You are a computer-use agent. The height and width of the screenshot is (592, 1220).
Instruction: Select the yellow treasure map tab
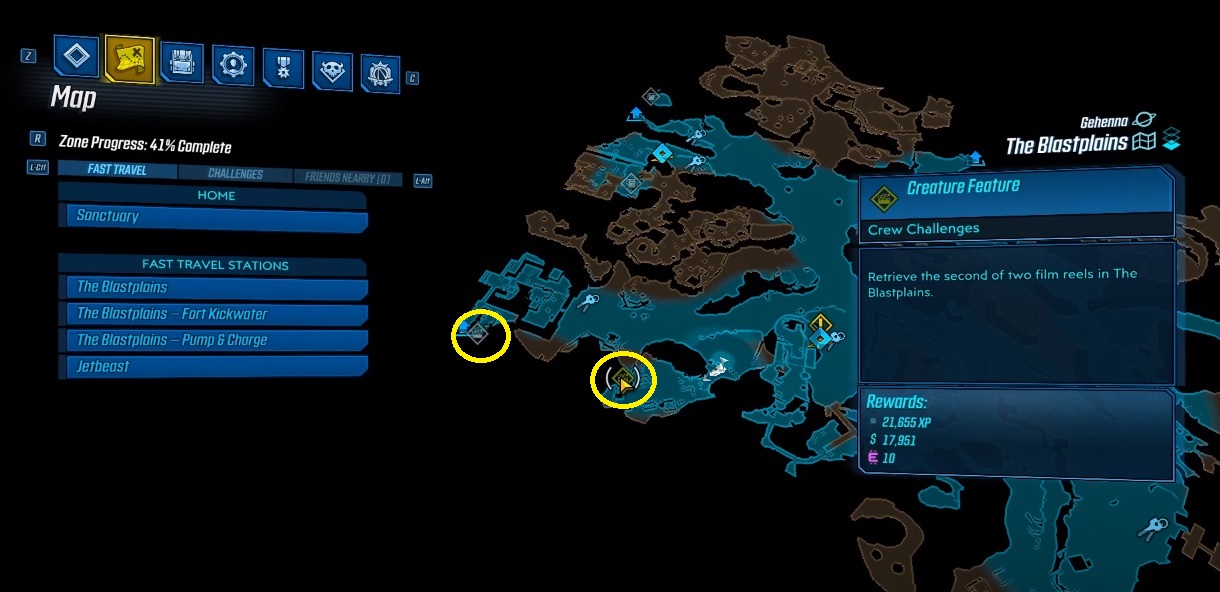click(130, 59)
